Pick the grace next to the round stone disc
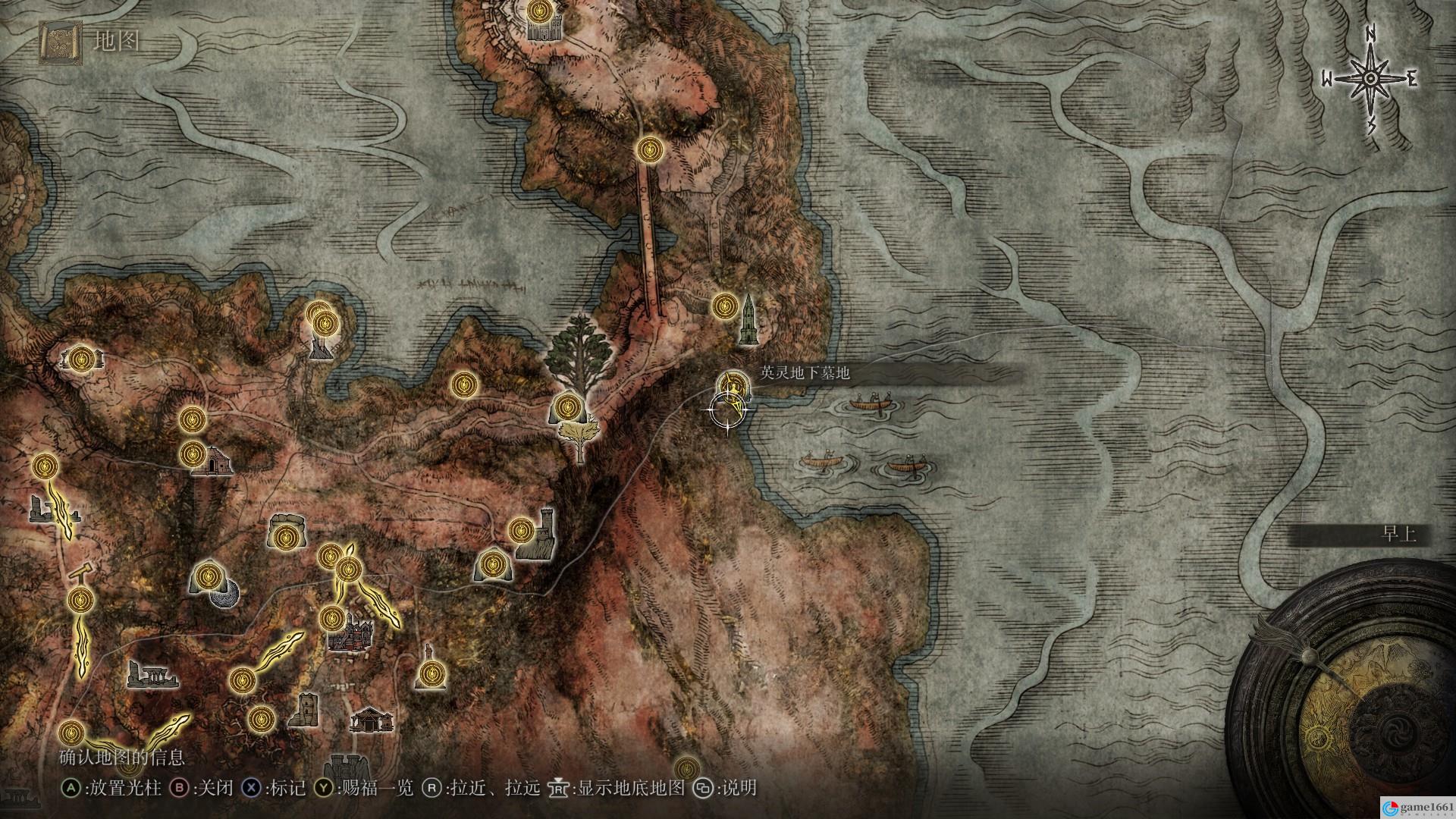This screenshot has height=819, width=1456. click(207, 578)
